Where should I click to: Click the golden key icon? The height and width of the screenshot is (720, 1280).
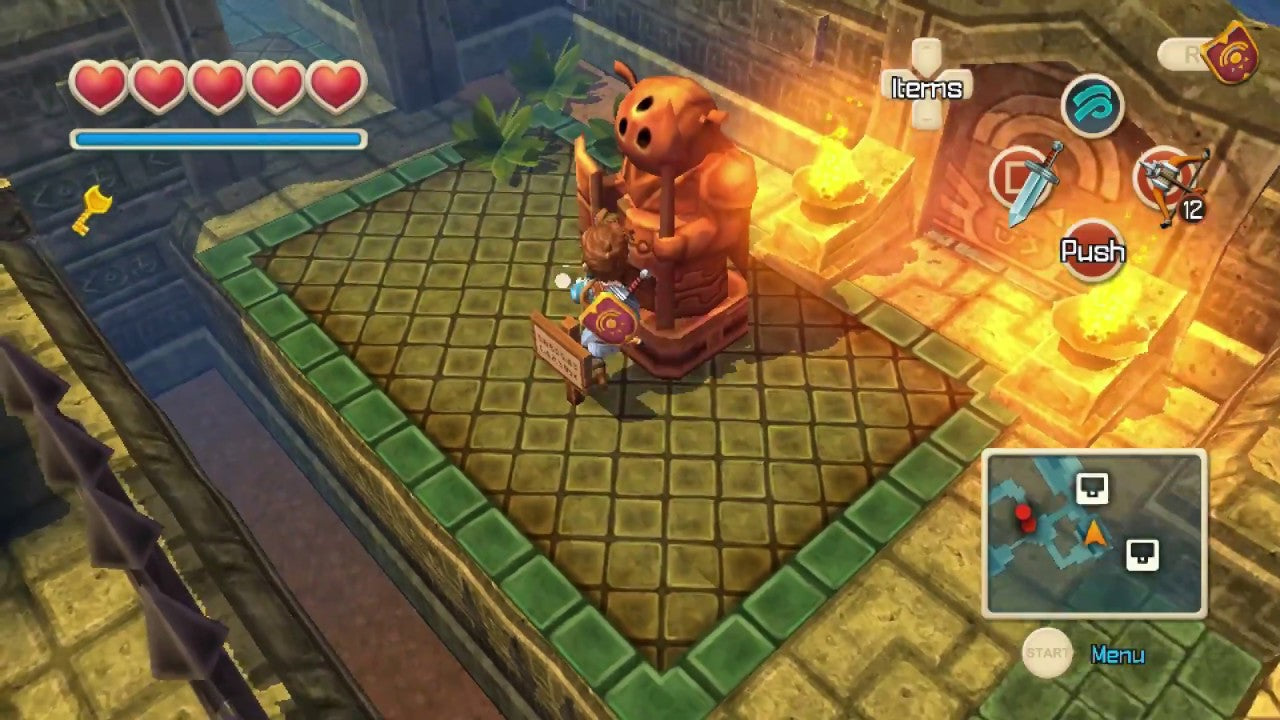pos(92,209)
